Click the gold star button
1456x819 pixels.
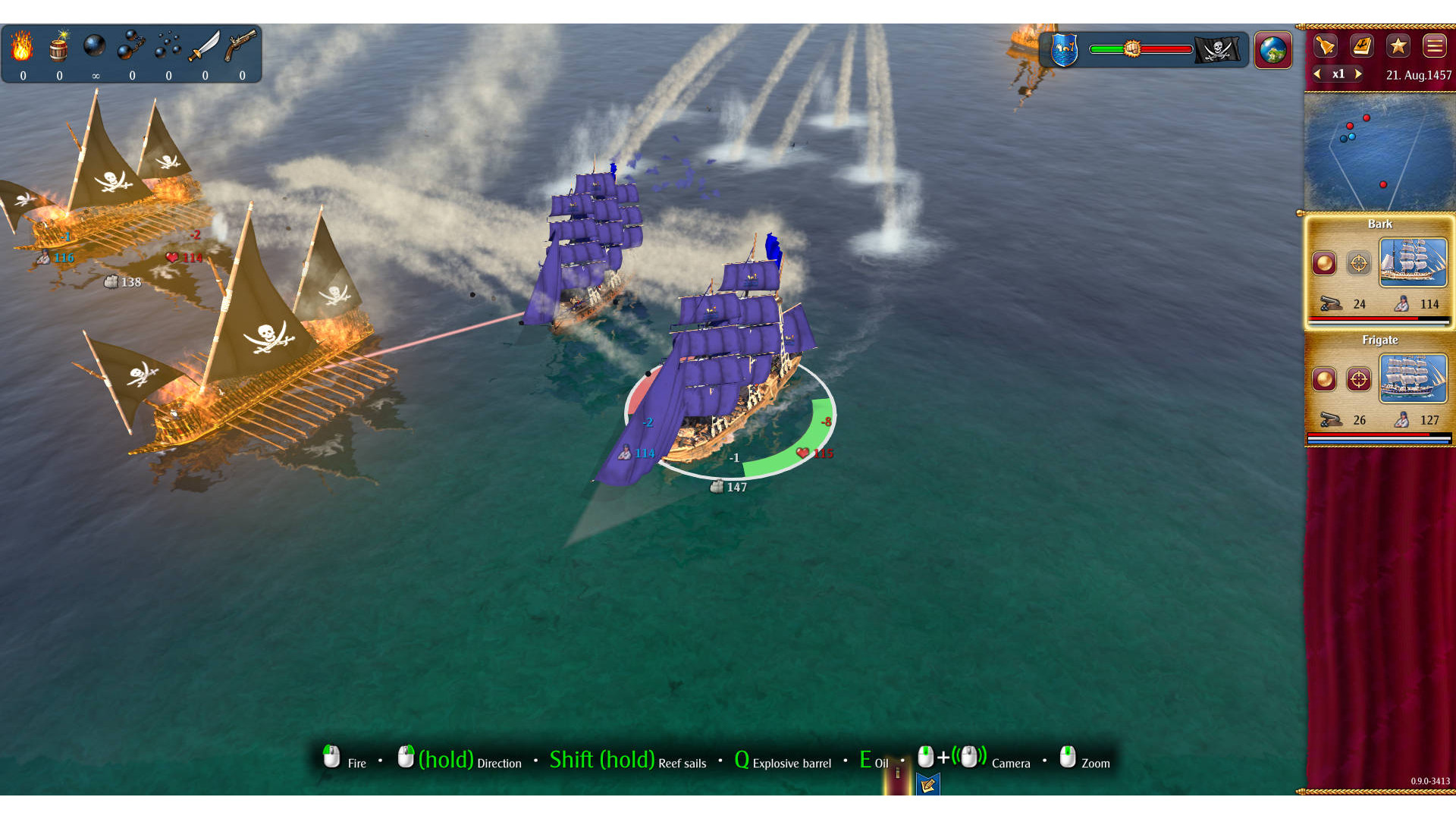pos(1398,46)
